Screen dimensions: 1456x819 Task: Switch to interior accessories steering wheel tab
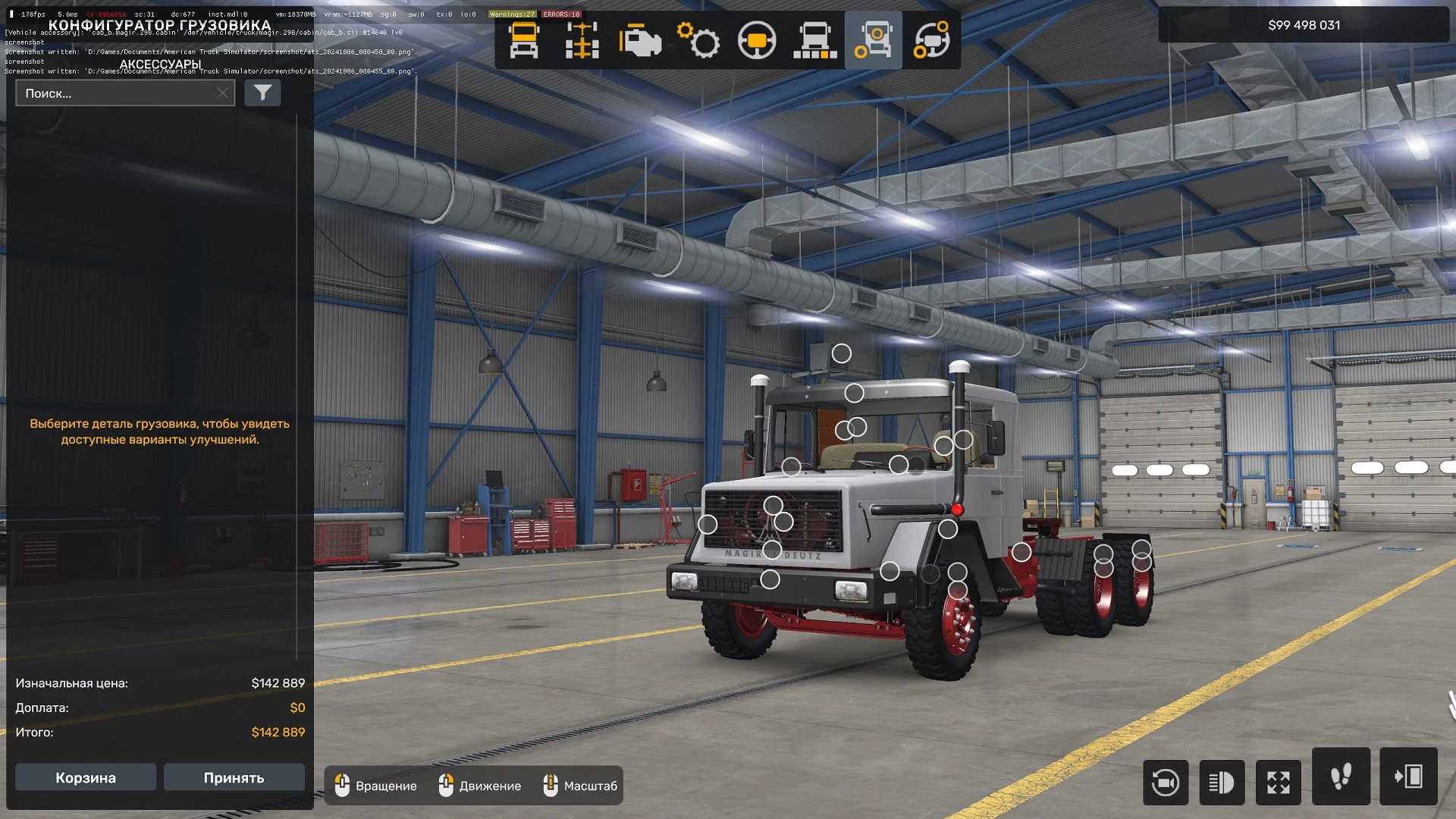pos(931,40)
